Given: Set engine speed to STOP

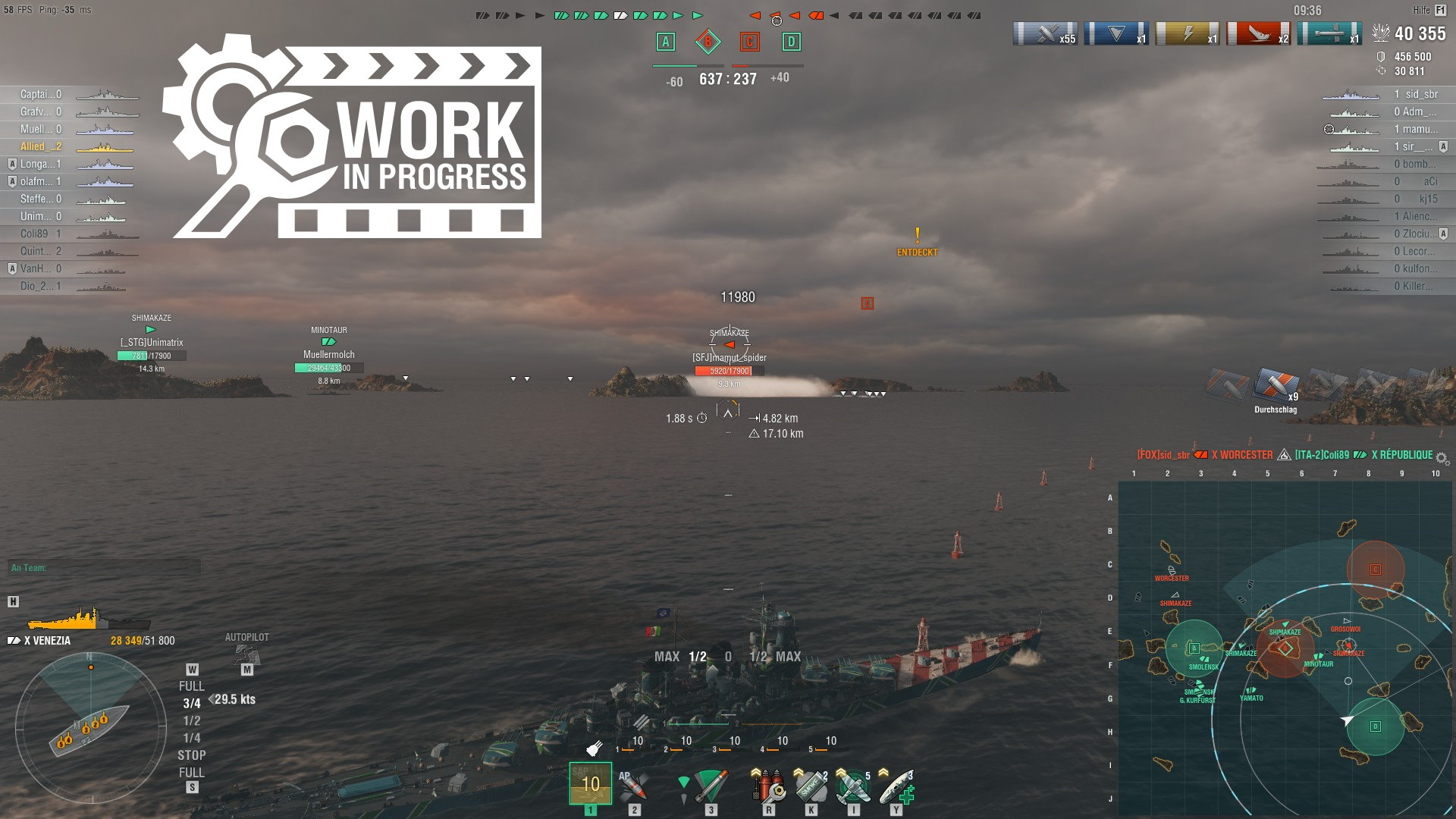Looking at the screenshot, I should (192, 755).
